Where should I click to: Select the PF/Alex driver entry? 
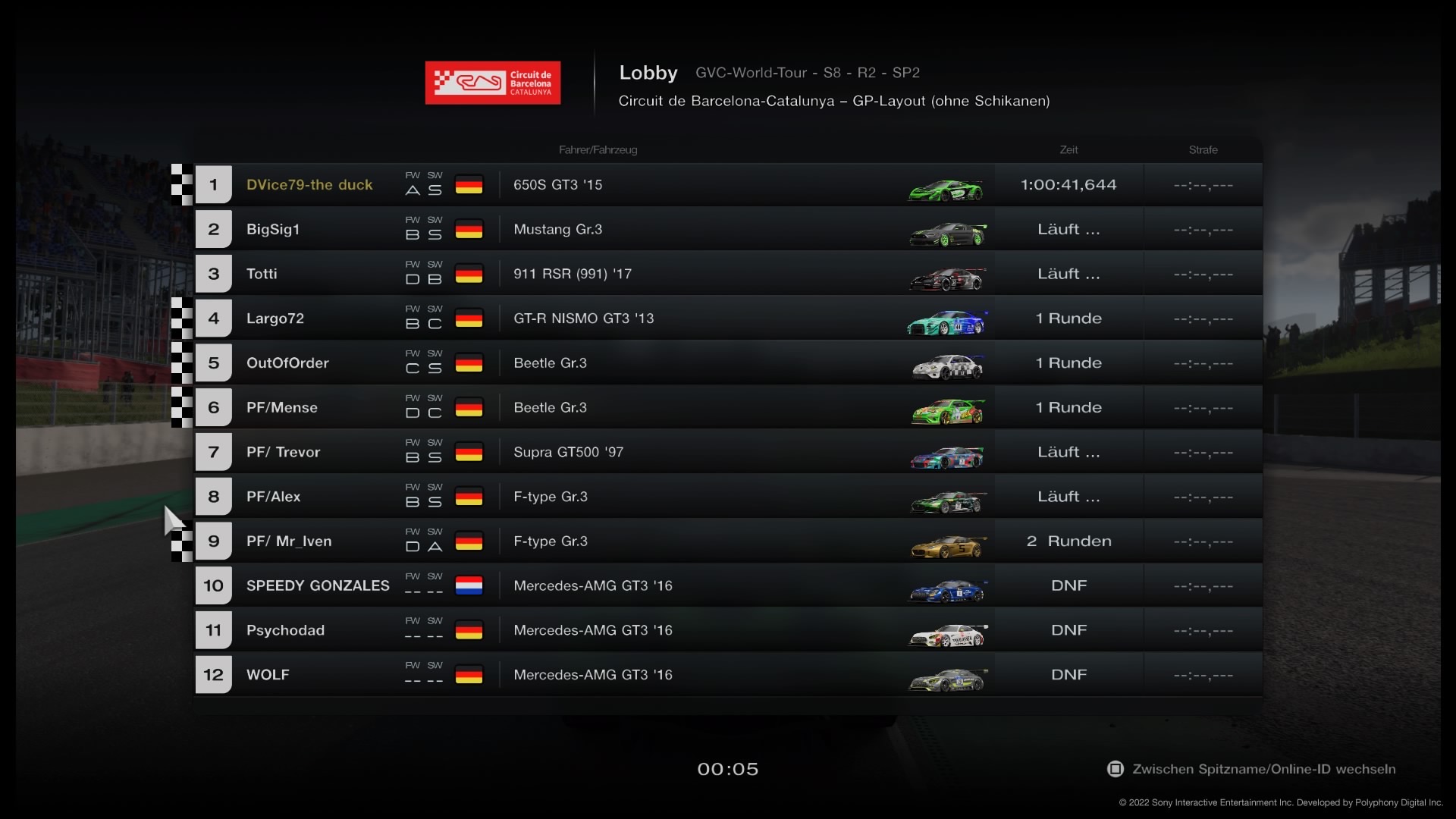point(273,497)
